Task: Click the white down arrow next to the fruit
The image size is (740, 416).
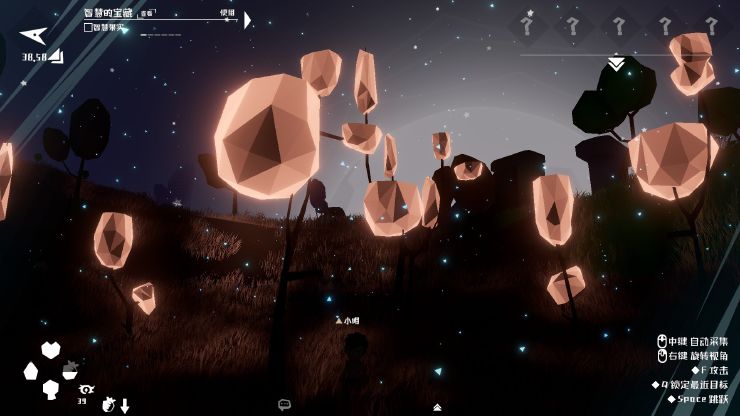Action: pos(125,406)
